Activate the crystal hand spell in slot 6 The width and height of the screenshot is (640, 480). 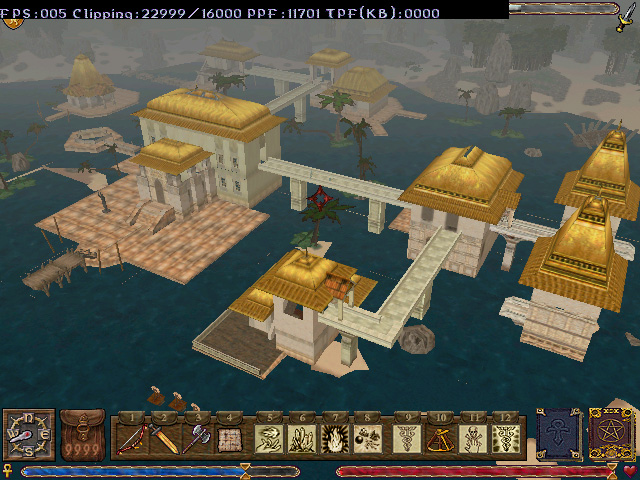pyautogui.click(x=303, y=438)
